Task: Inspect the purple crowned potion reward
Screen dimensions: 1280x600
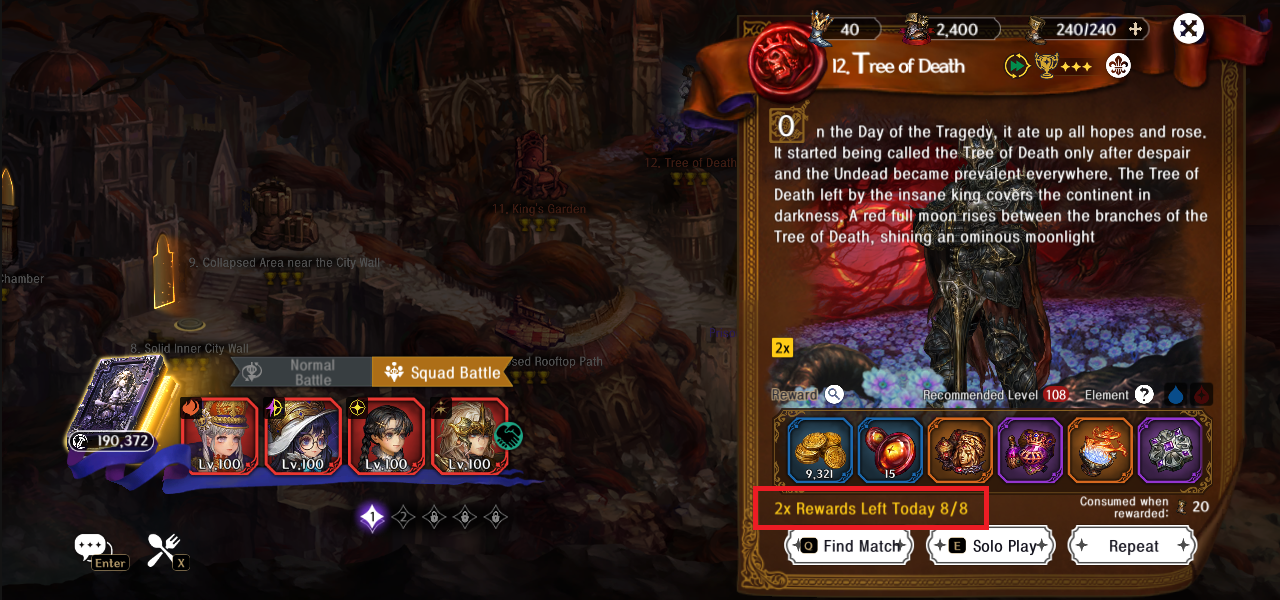Action: 1030,450
